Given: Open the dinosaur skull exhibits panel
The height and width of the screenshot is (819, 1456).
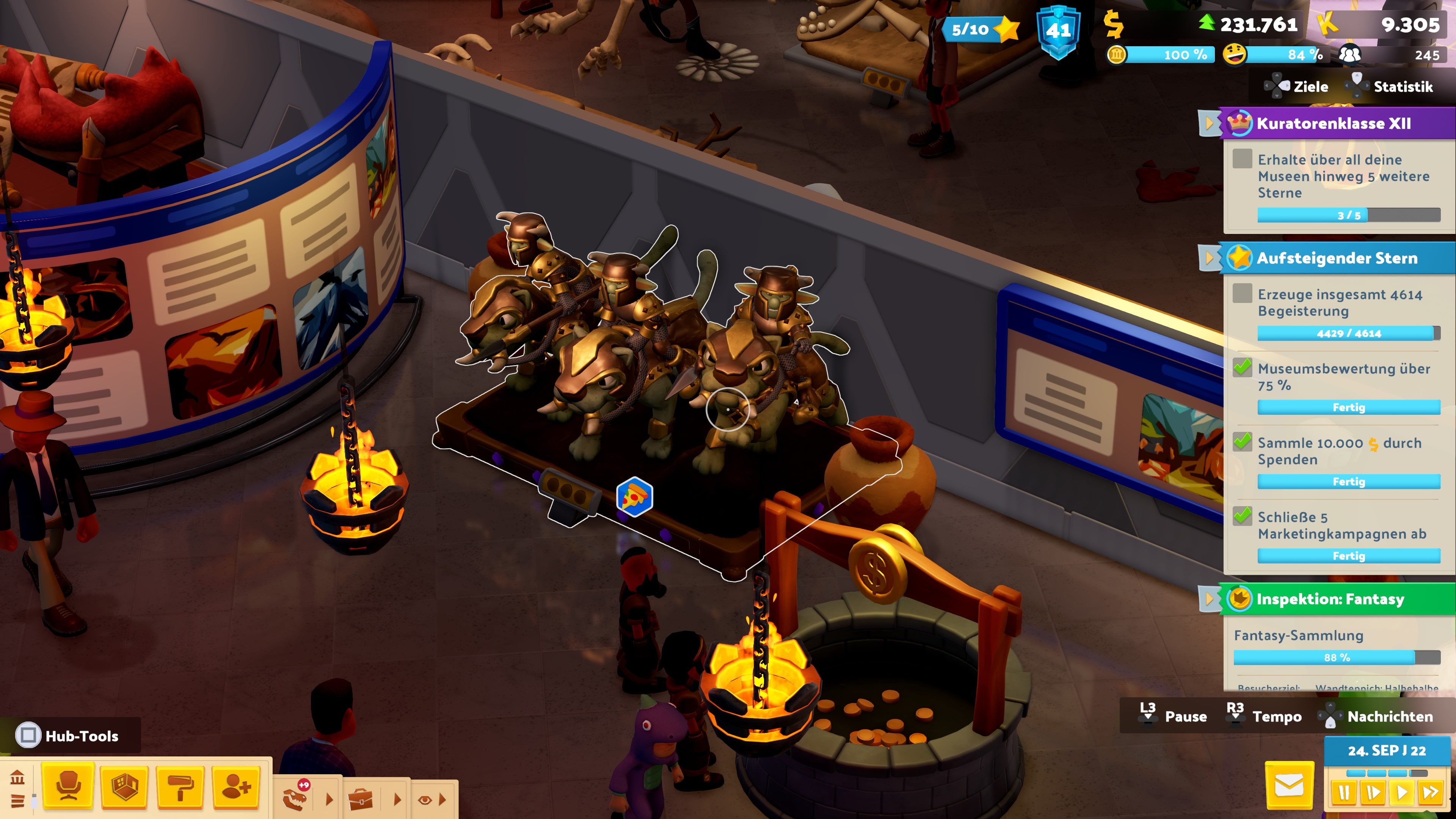Looking at the screenshot, I should 296,799.
